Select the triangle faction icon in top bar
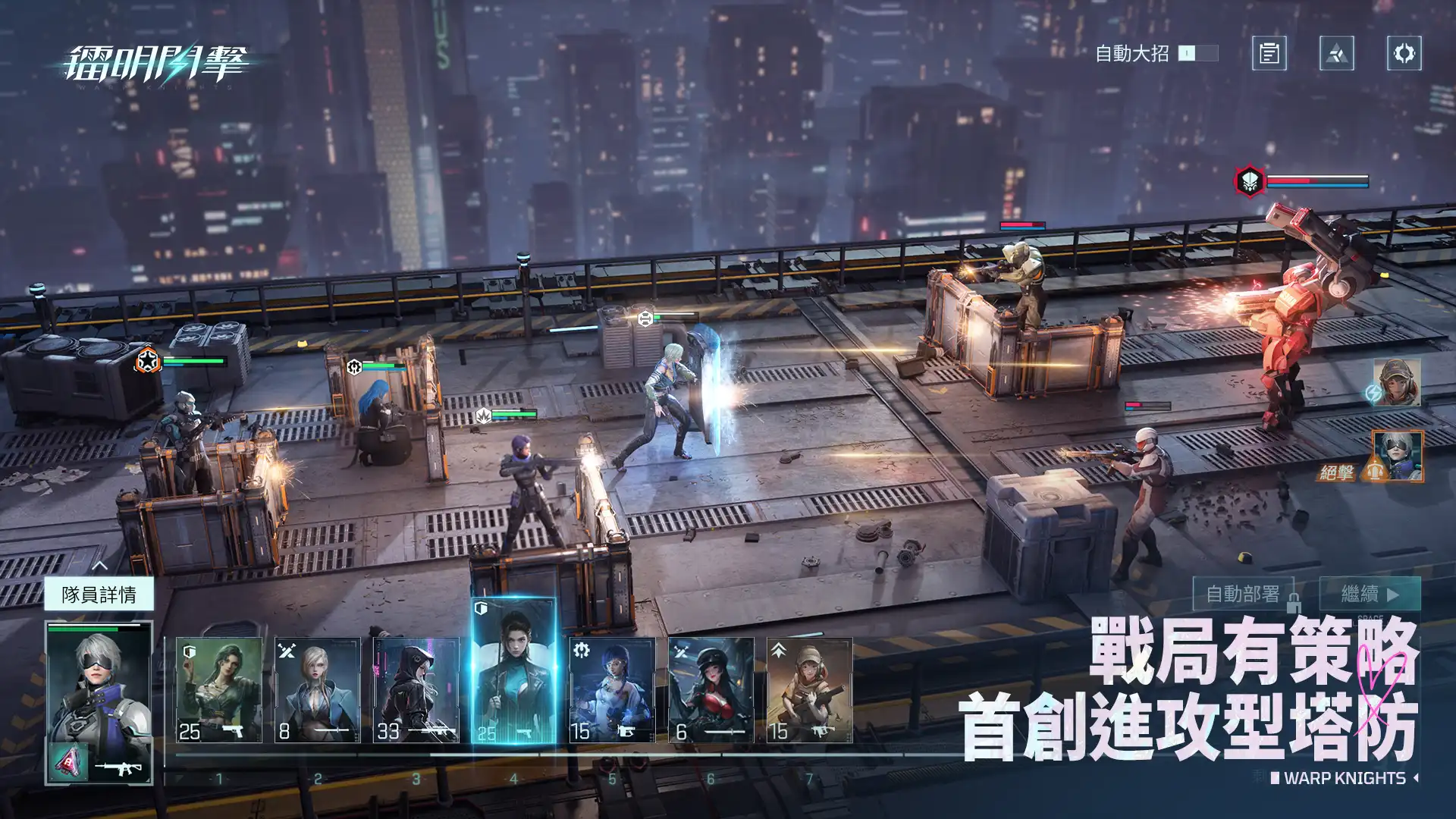 [x=1335, y=54]
